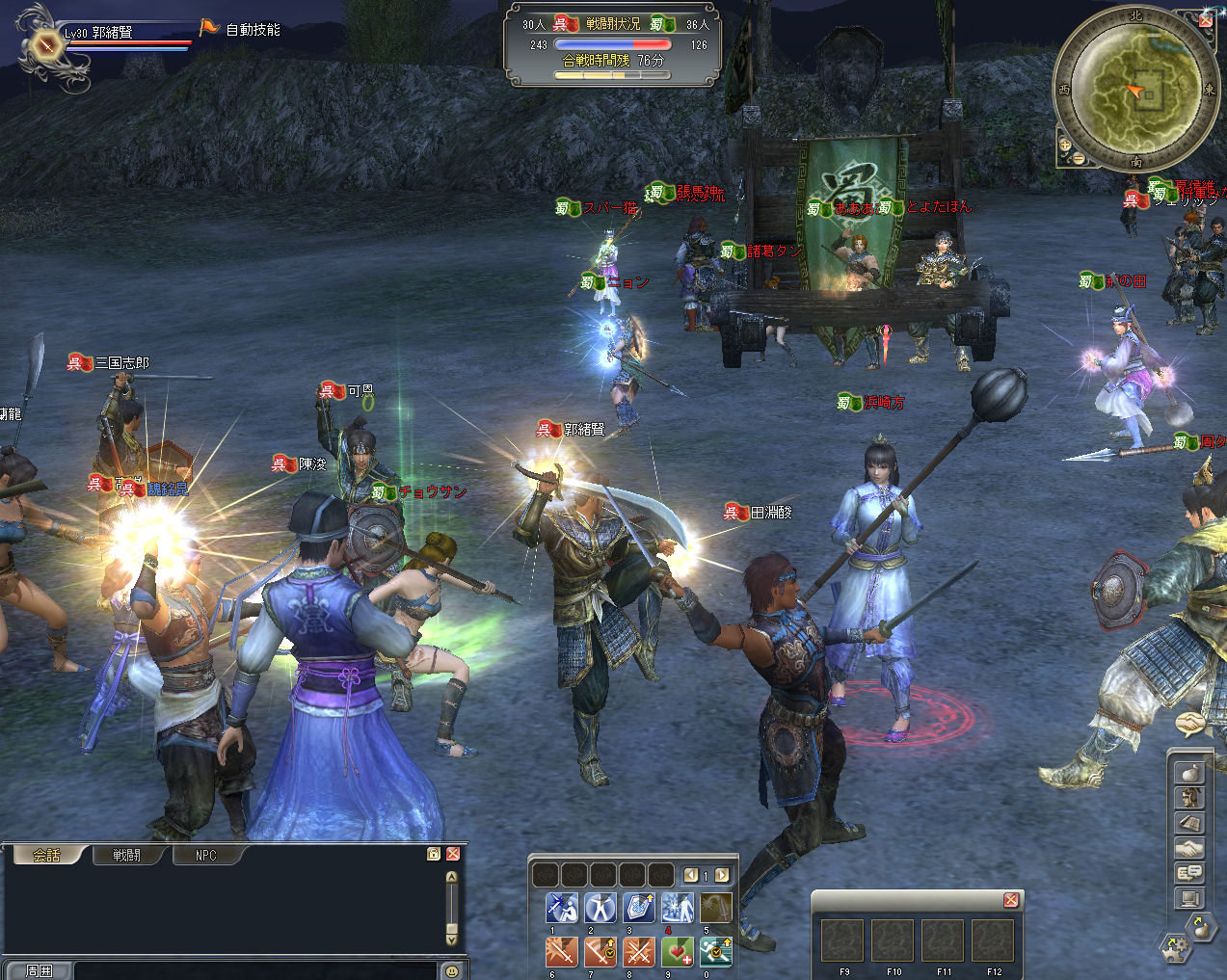Image resolution: width=1227 pixels, height=980 pixels.
Task: Zoom out the minimap with minus button
Action: click(x=1079, y=159)
